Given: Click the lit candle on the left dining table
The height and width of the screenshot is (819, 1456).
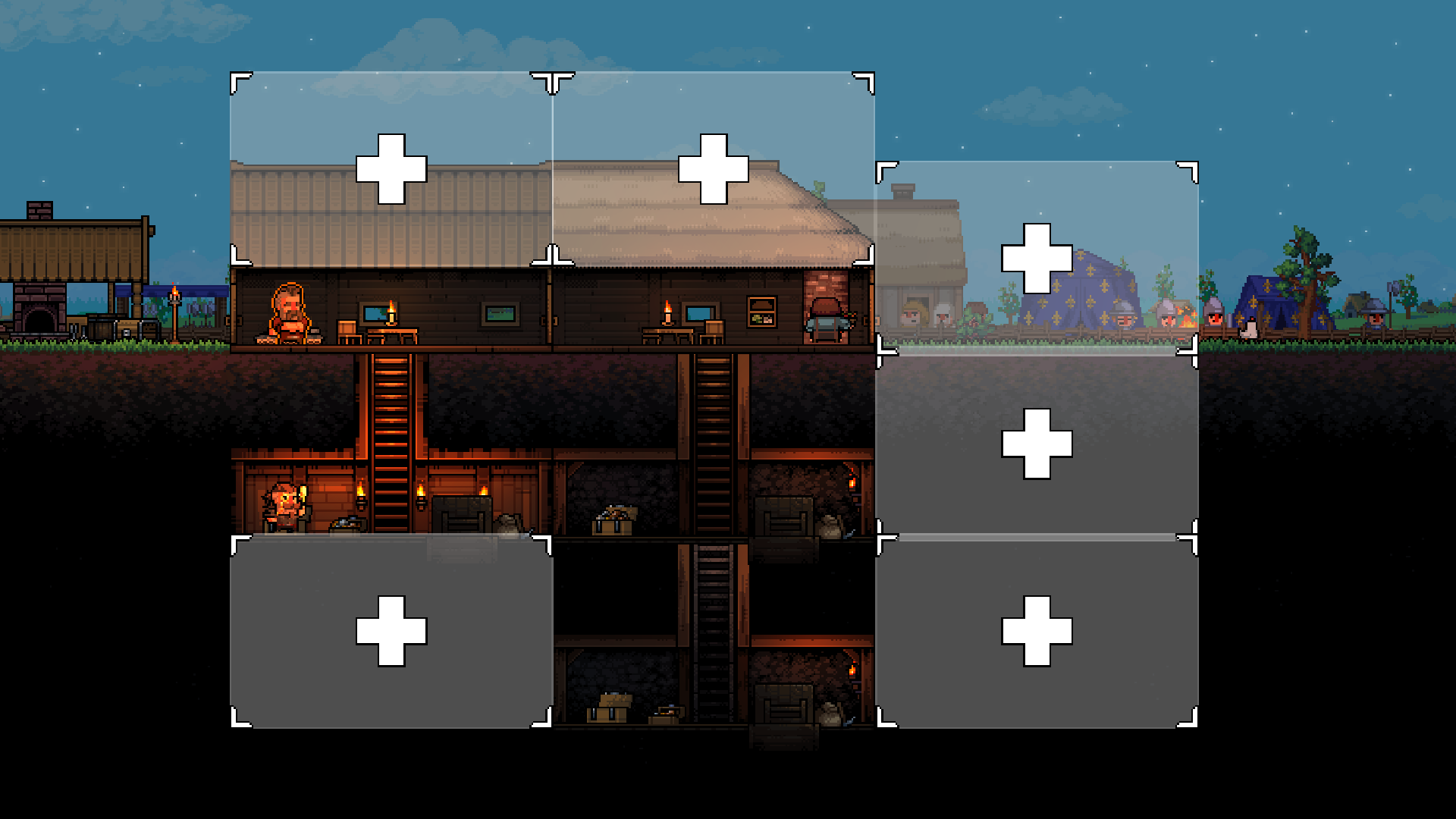Looking at the screenshot, I should 391,311.
